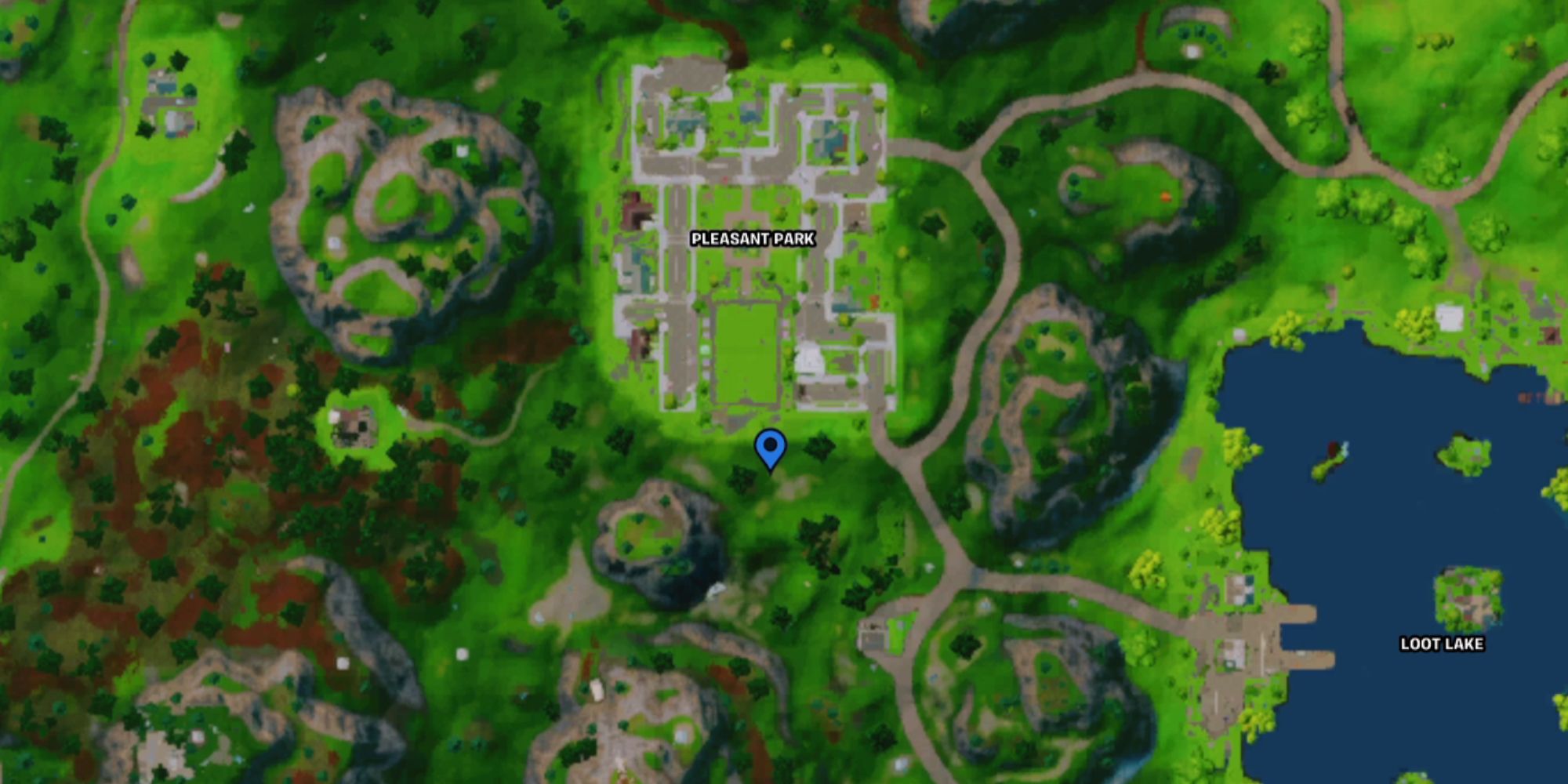Click the gas station southeast of Pleasant Park
The image size is (1568, 784).
coord(873,637)
